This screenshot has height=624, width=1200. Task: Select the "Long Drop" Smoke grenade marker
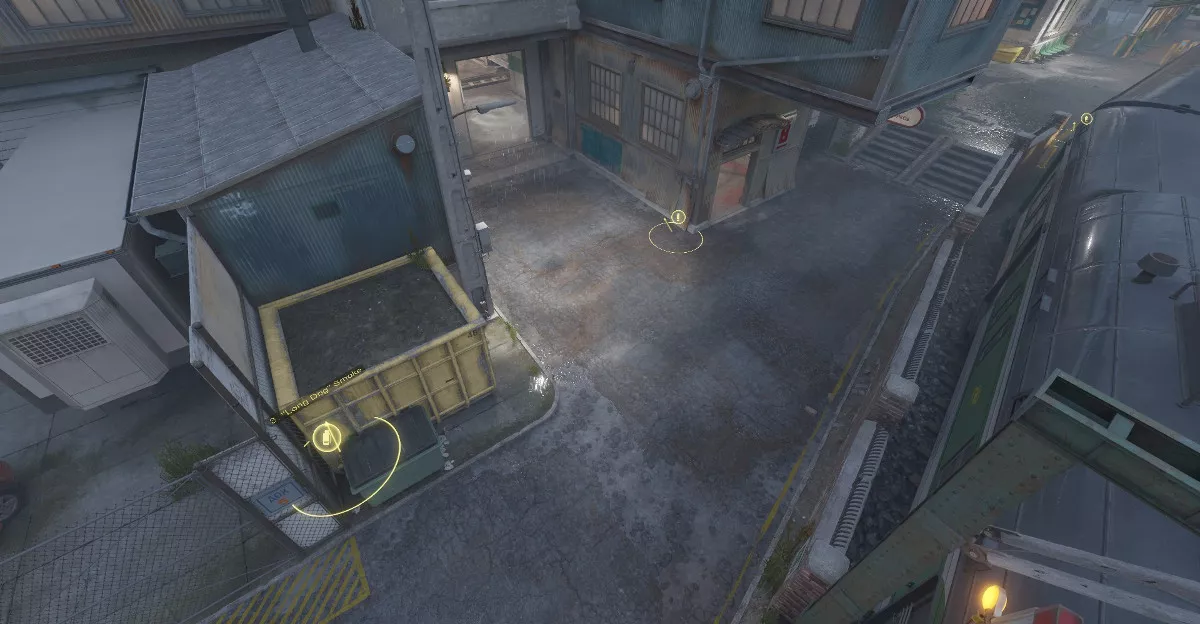pyautogui.click(x=325, y=438)
